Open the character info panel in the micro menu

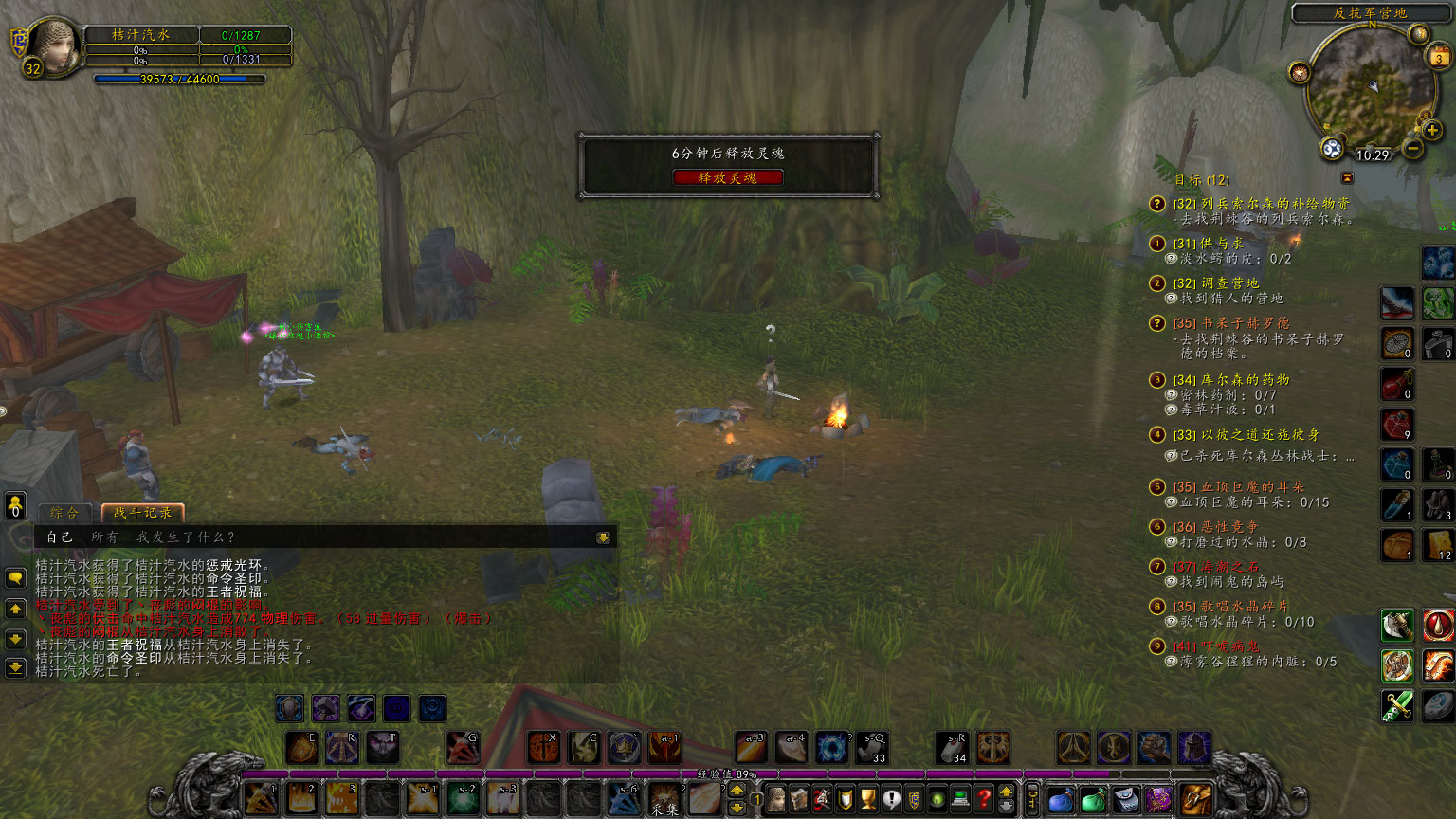tap(775, 798)
